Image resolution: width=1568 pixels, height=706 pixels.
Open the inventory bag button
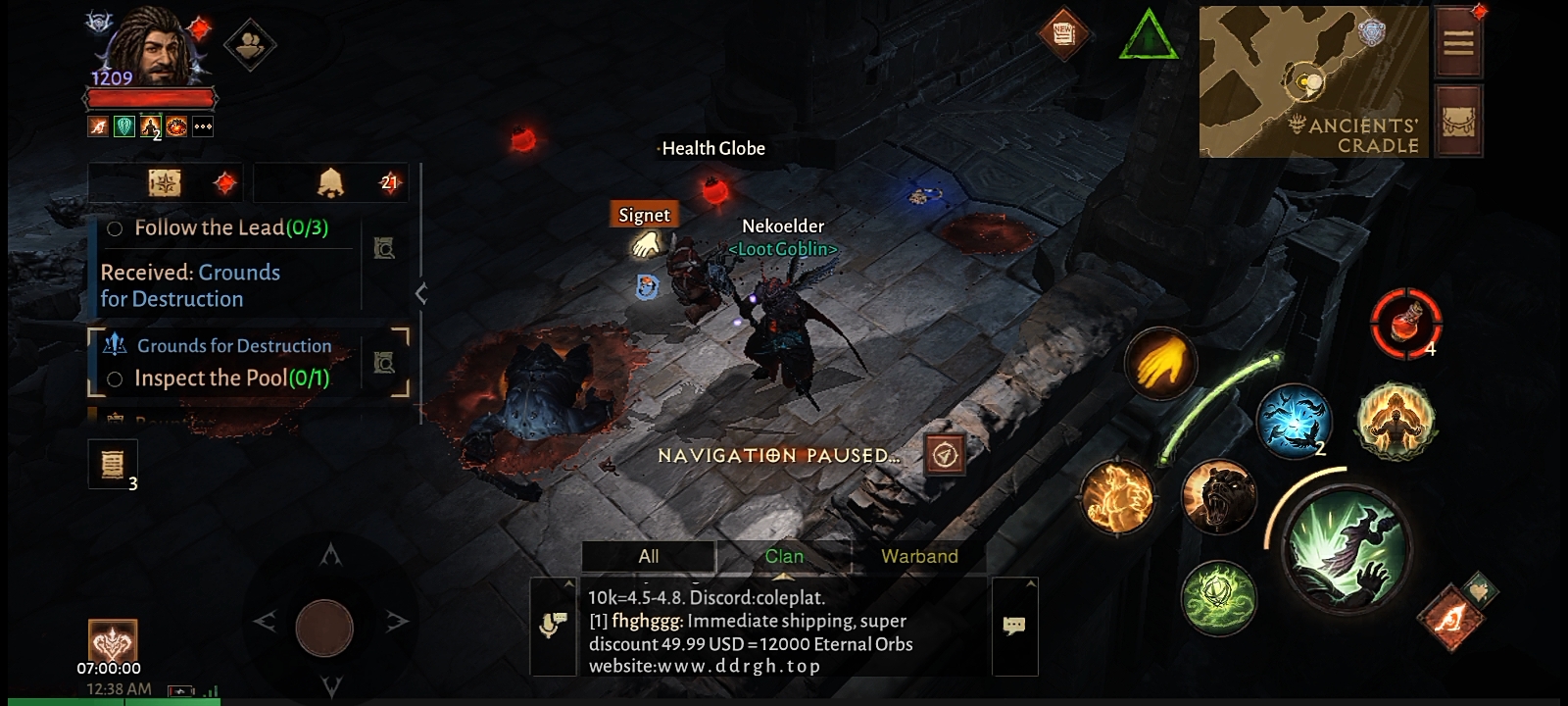tap(1458, 121)
